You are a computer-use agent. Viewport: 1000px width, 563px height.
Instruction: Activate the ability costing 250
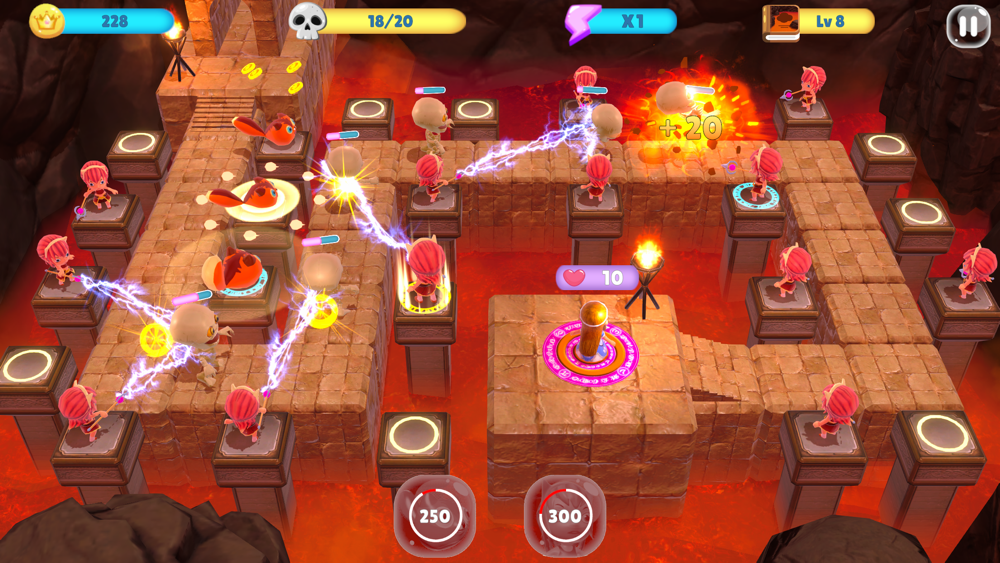(434, 516)
